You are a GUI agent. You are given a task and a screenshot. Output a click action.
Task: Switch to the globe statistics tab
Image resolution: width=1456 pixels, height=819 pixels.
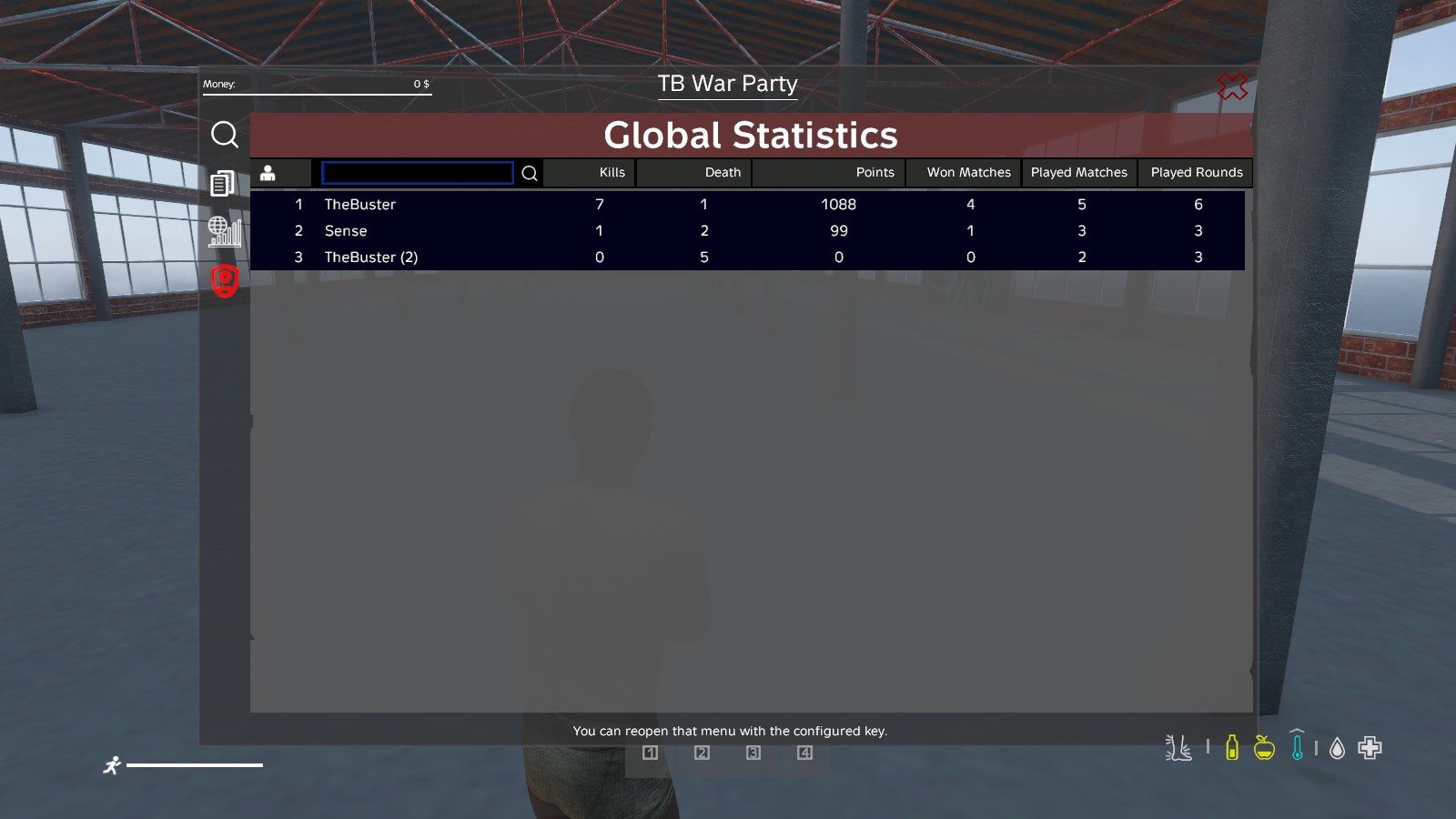tap(224, 232)
